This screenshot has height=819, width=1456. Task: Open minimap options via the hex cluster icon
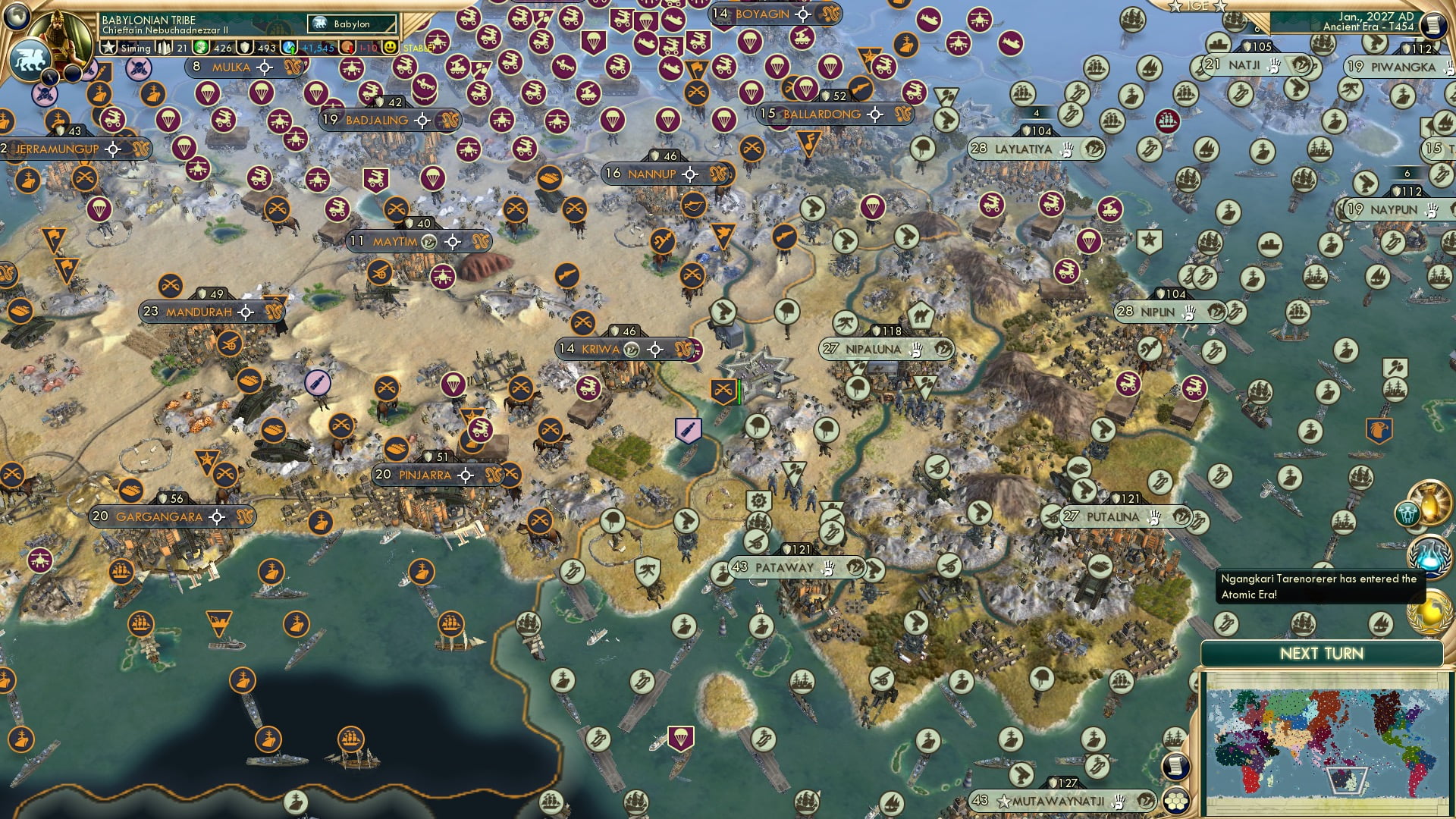coord(1175,801)
